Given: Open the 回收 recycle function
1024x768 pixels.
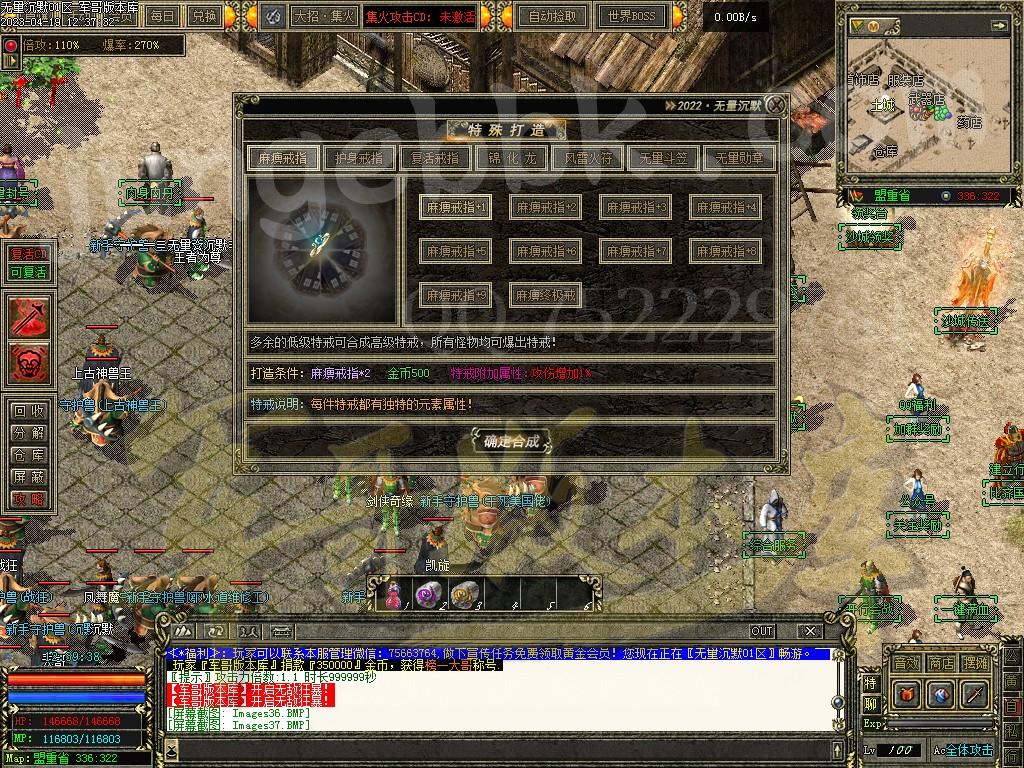Looking at the screenshot, I should point(28,411).
